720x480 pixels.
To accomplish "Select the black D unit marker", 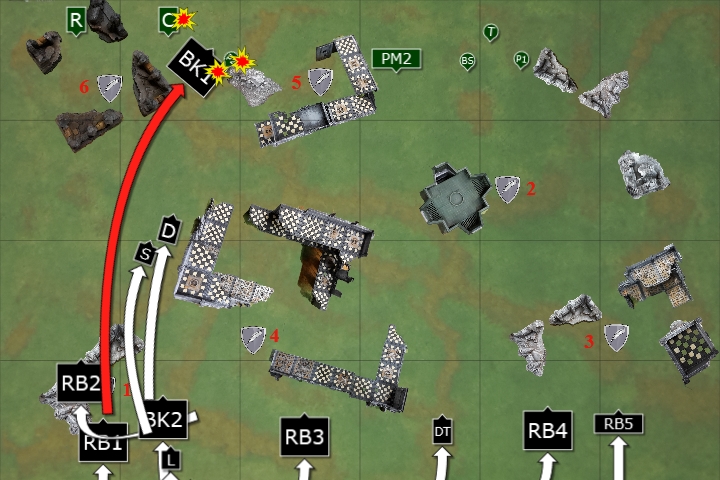I will pos(169,229).
